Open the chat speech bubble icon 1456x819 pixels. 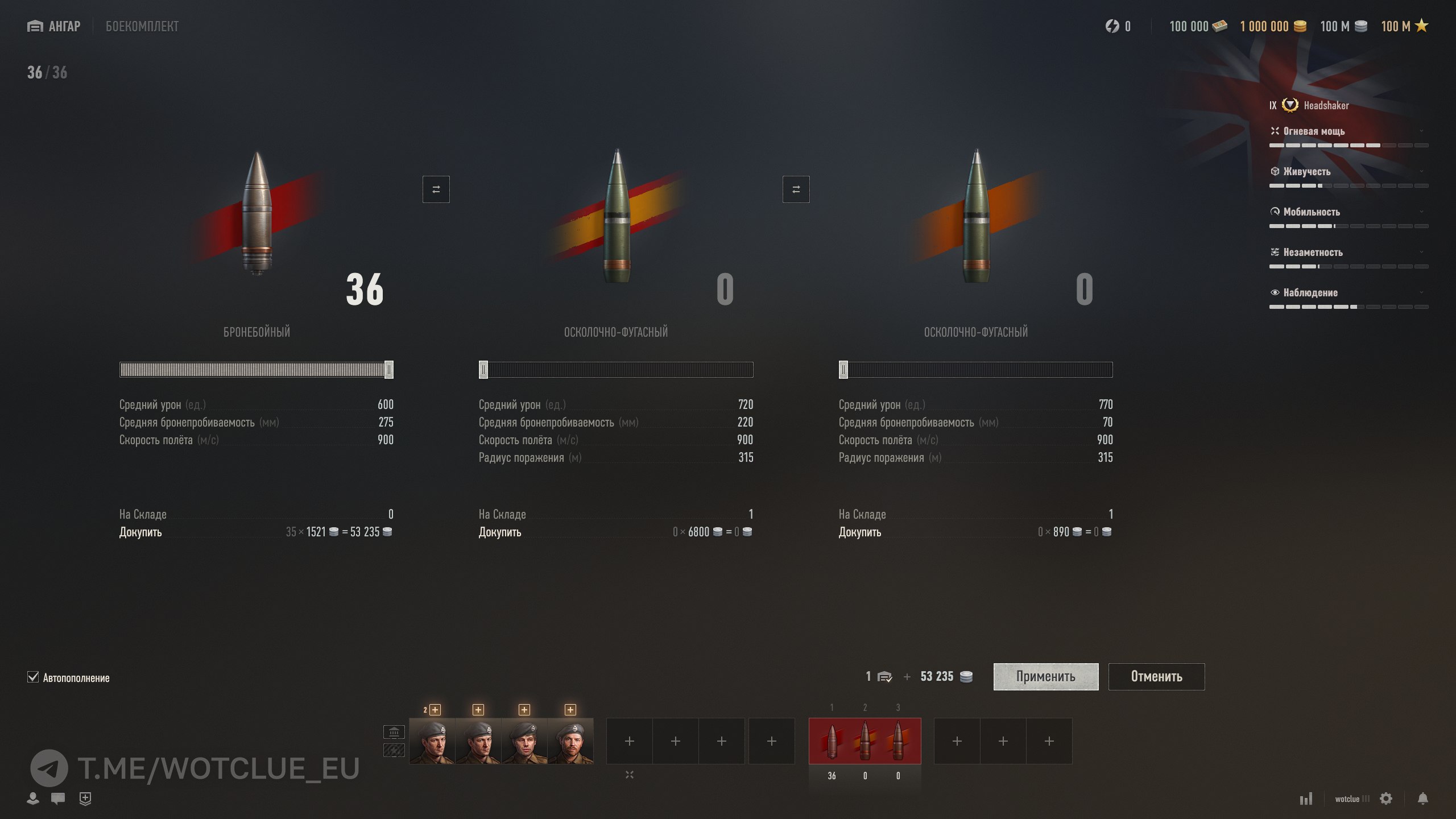(x=57, y=799)
